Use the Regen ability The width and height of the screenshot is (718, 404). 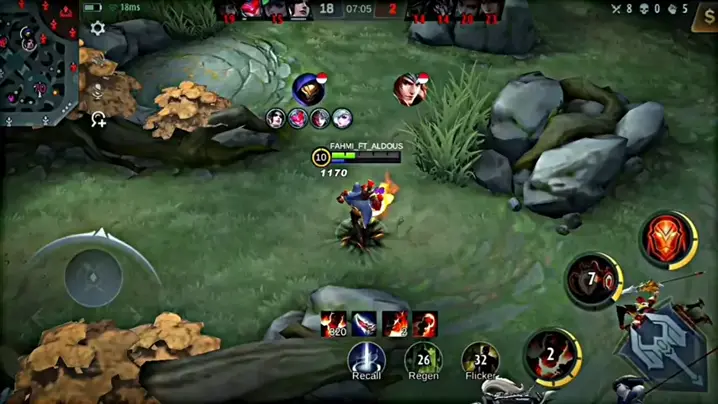pyautogui.click(x=423, y=359)
